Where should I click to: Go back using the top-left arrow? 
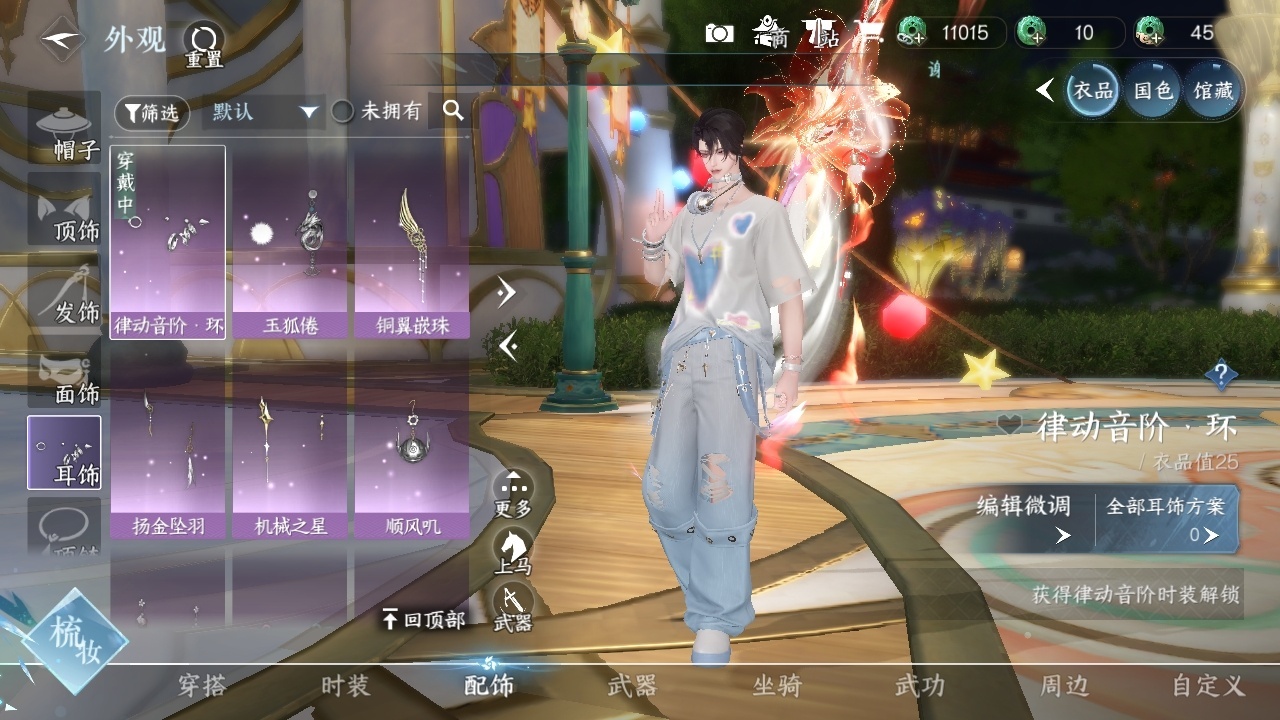(x=62, y=39)
